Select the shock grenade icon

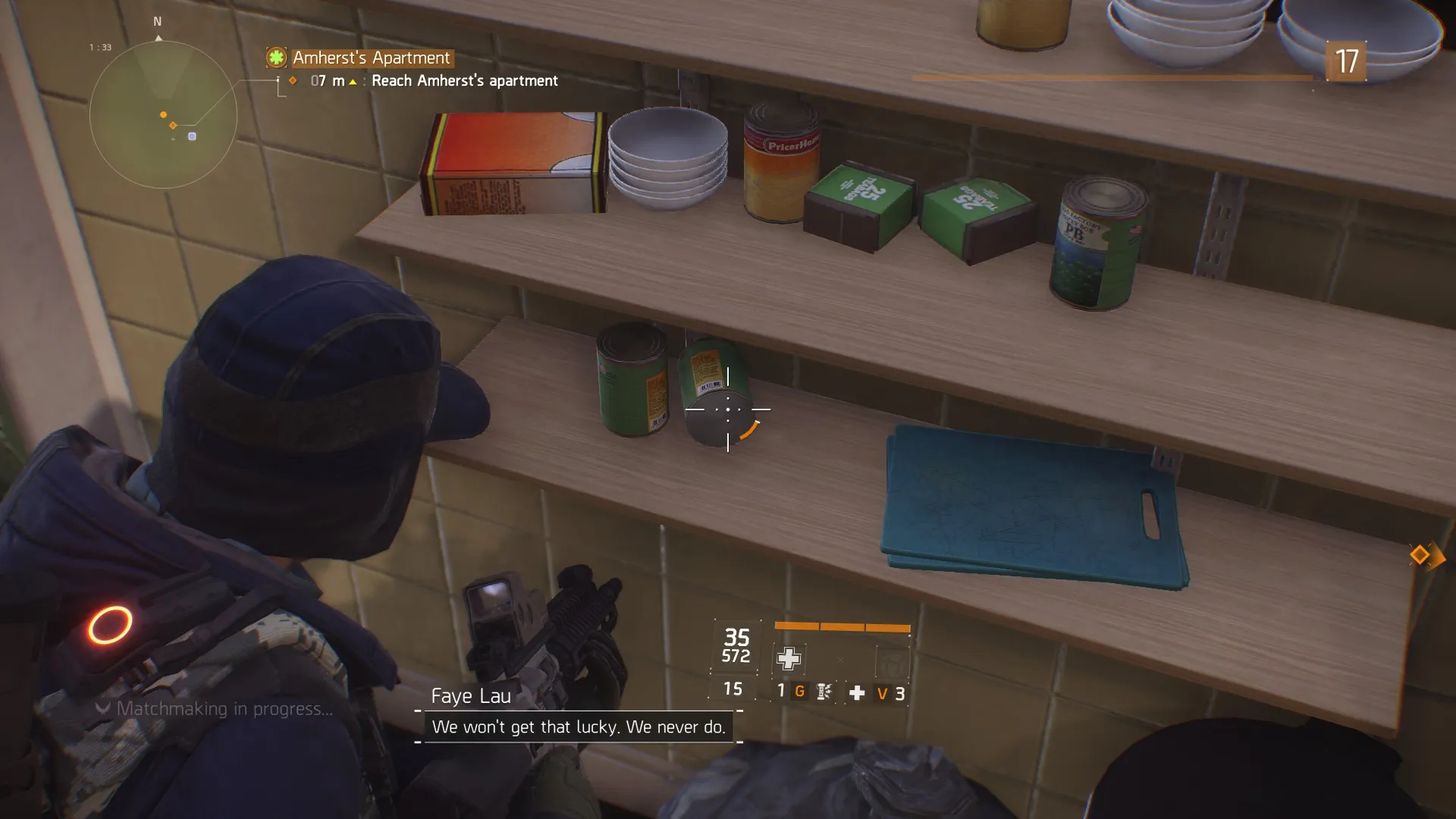coord(824,692)
